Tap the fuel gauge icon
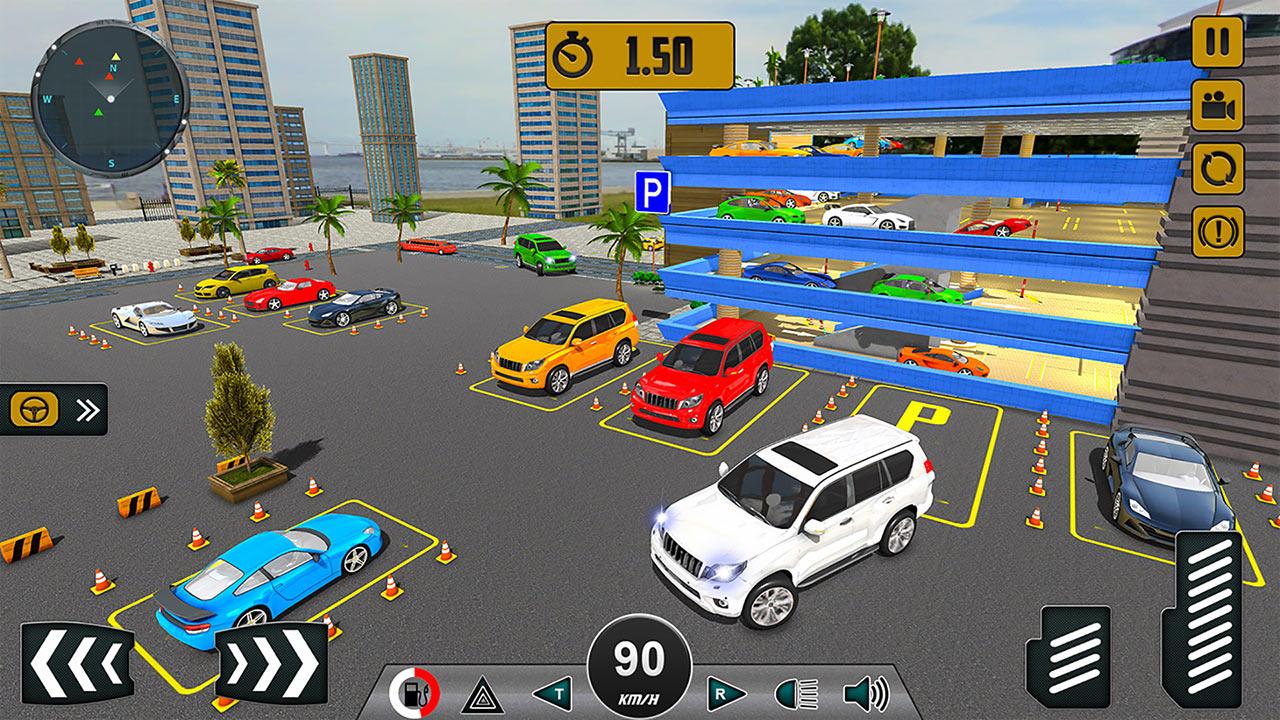Screen dimensions: 1280x720 pyautogui.click(x=413, y=692)
